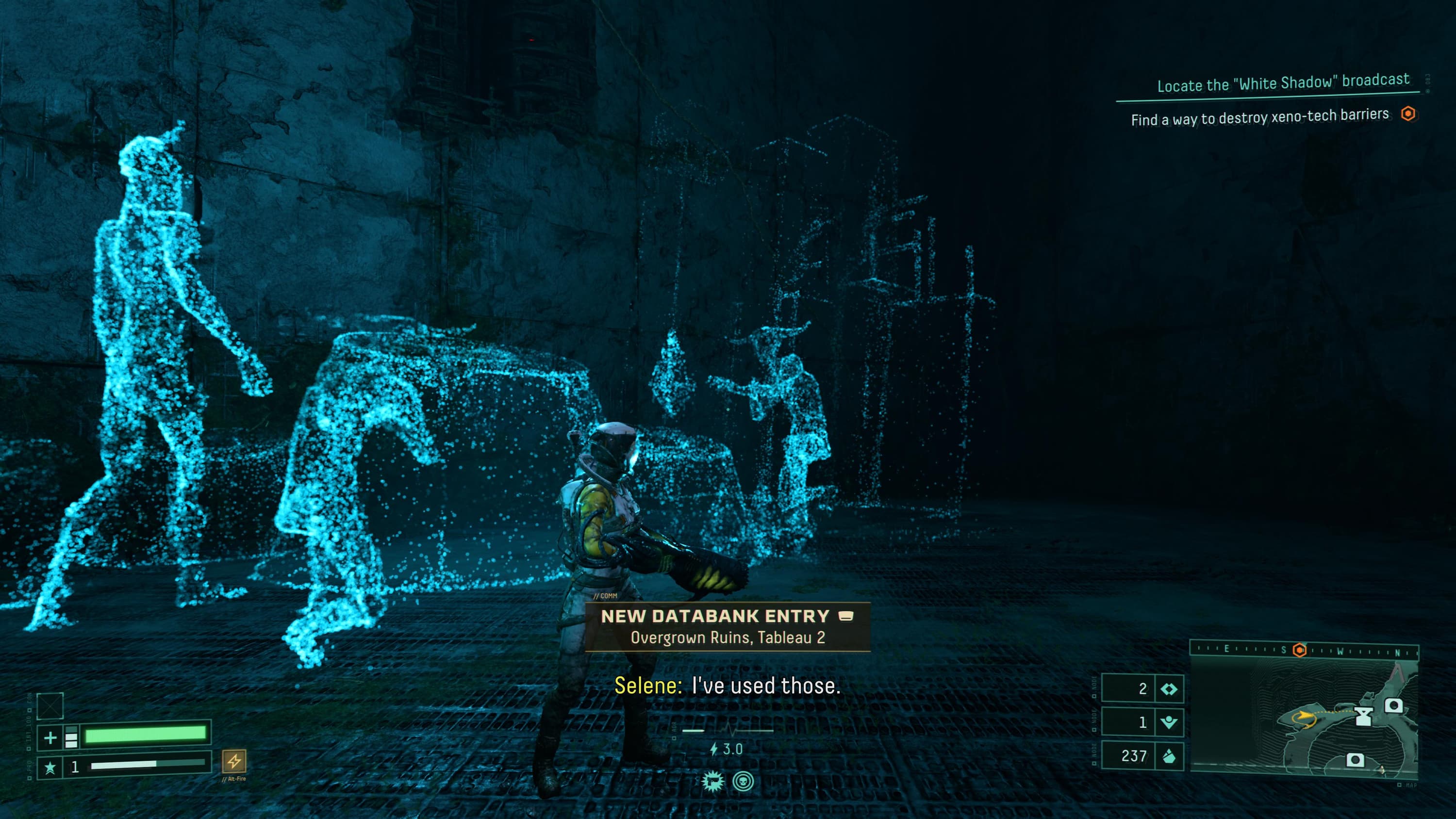Click the ether resource diamond icon

1168,689
